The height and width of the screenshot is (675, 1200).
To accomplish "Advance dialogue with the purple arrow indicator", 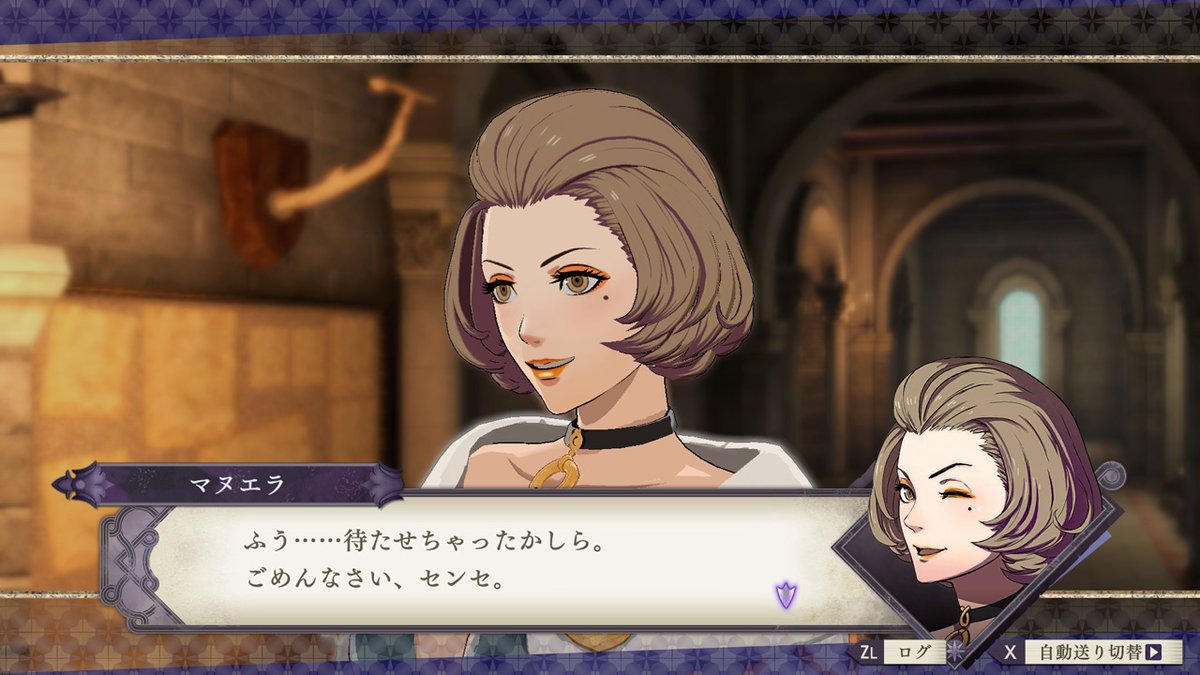I will [785, 595].
